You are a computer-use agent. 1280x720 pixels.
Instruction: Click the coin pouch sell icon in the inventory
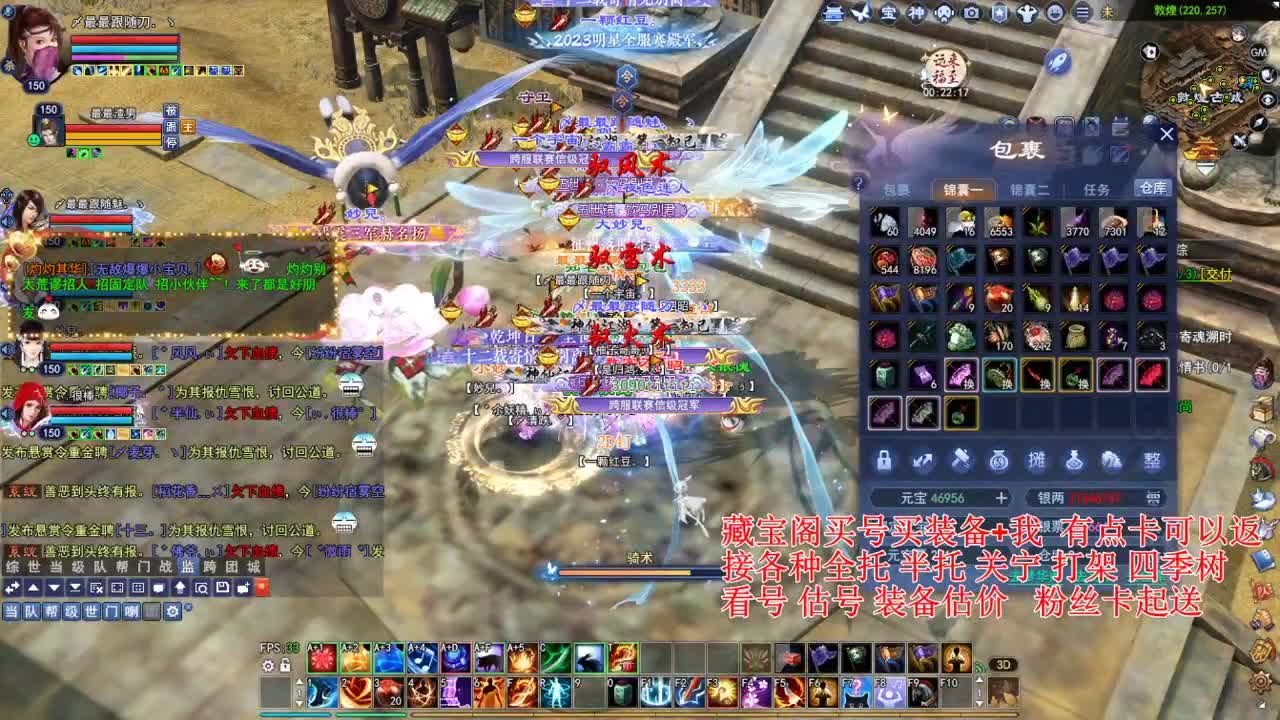point(998,462)
